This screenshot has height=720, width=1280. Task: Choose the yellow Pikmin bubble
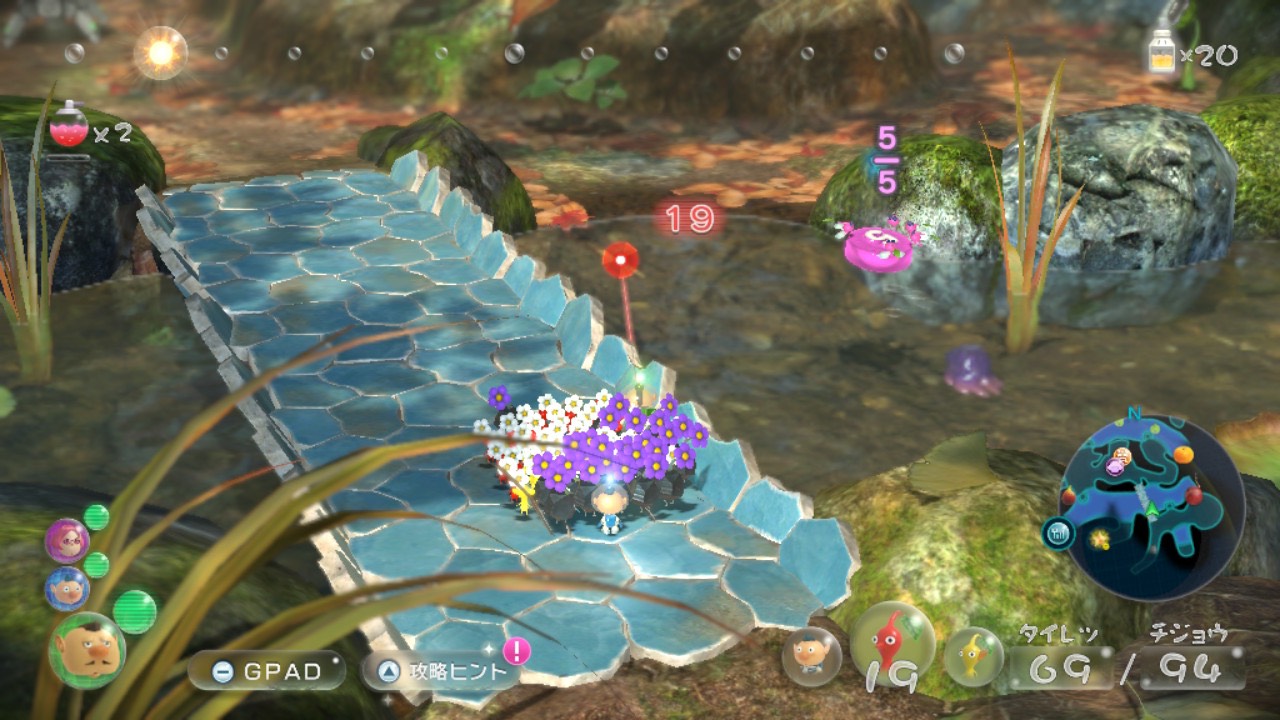pos(973,656)
